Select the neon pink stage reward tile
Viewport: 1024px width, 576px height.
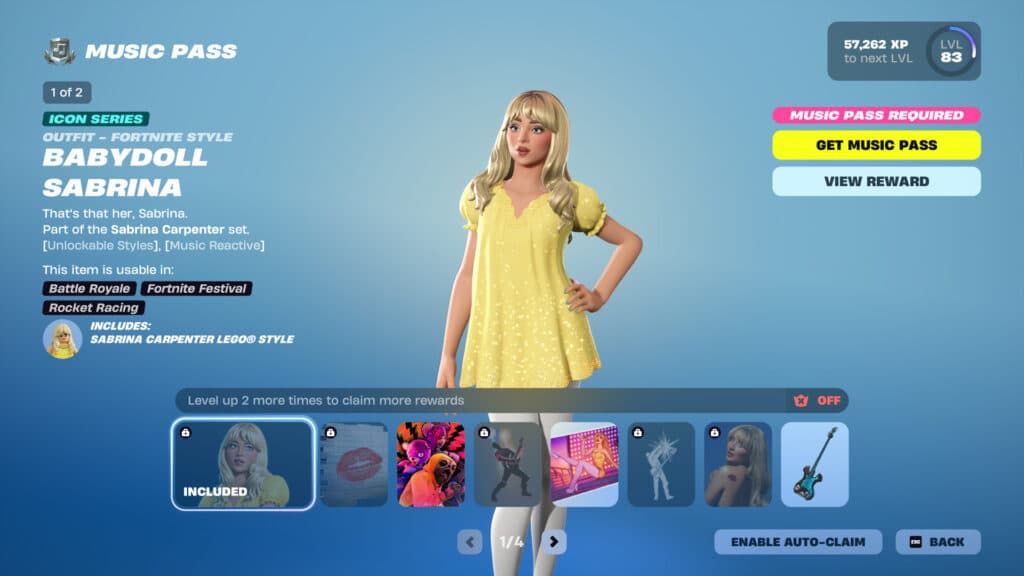[x=584, y=464]
